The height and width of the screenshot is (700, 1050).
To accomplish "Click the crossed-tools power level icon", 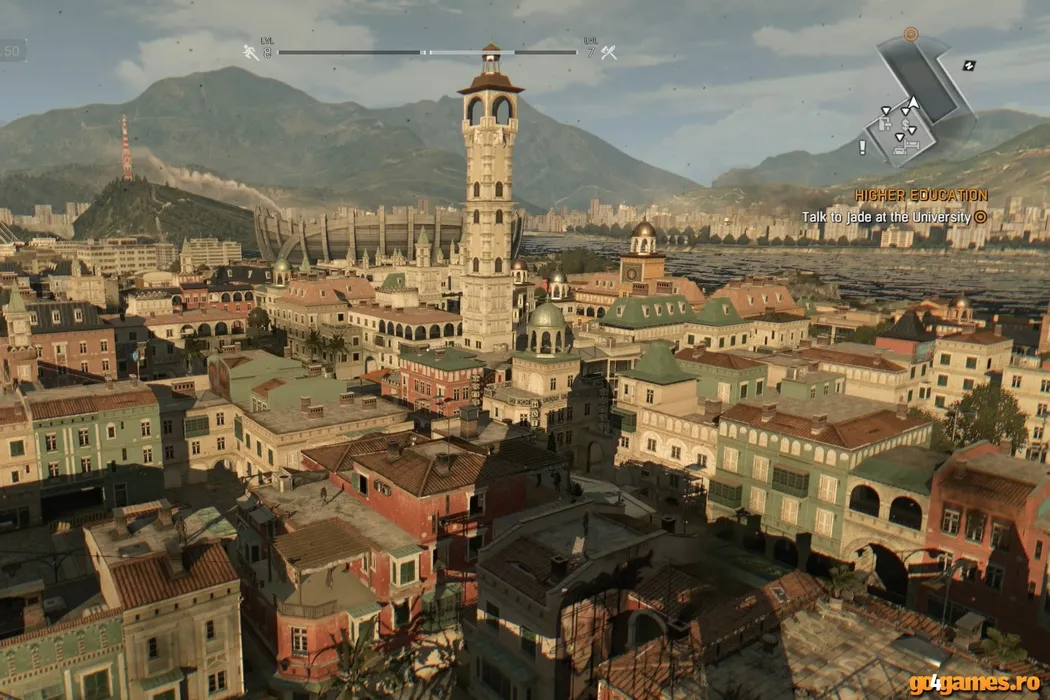I will pyautogui.click(x=608, y=52).
